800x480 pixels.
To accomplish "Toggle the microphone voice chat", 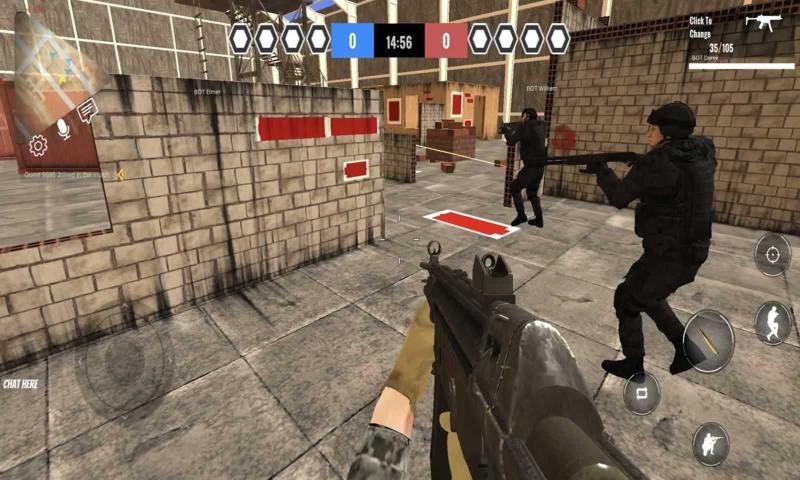I will coord(63,128).
